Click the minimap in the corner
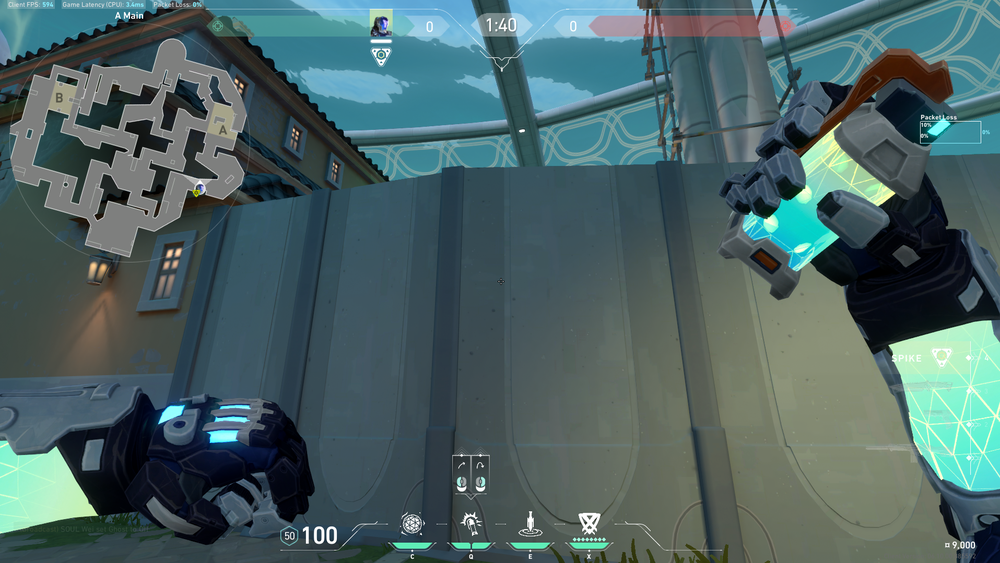Image resolution: width=1000 pixels, height=563 pixels. point(128,150)
